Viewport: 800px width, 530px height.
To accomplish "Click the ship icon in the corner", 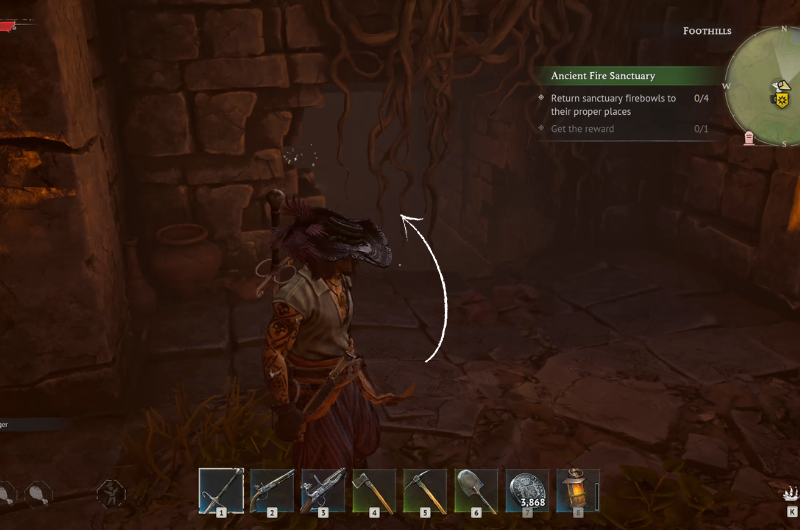I will [790, 492].
